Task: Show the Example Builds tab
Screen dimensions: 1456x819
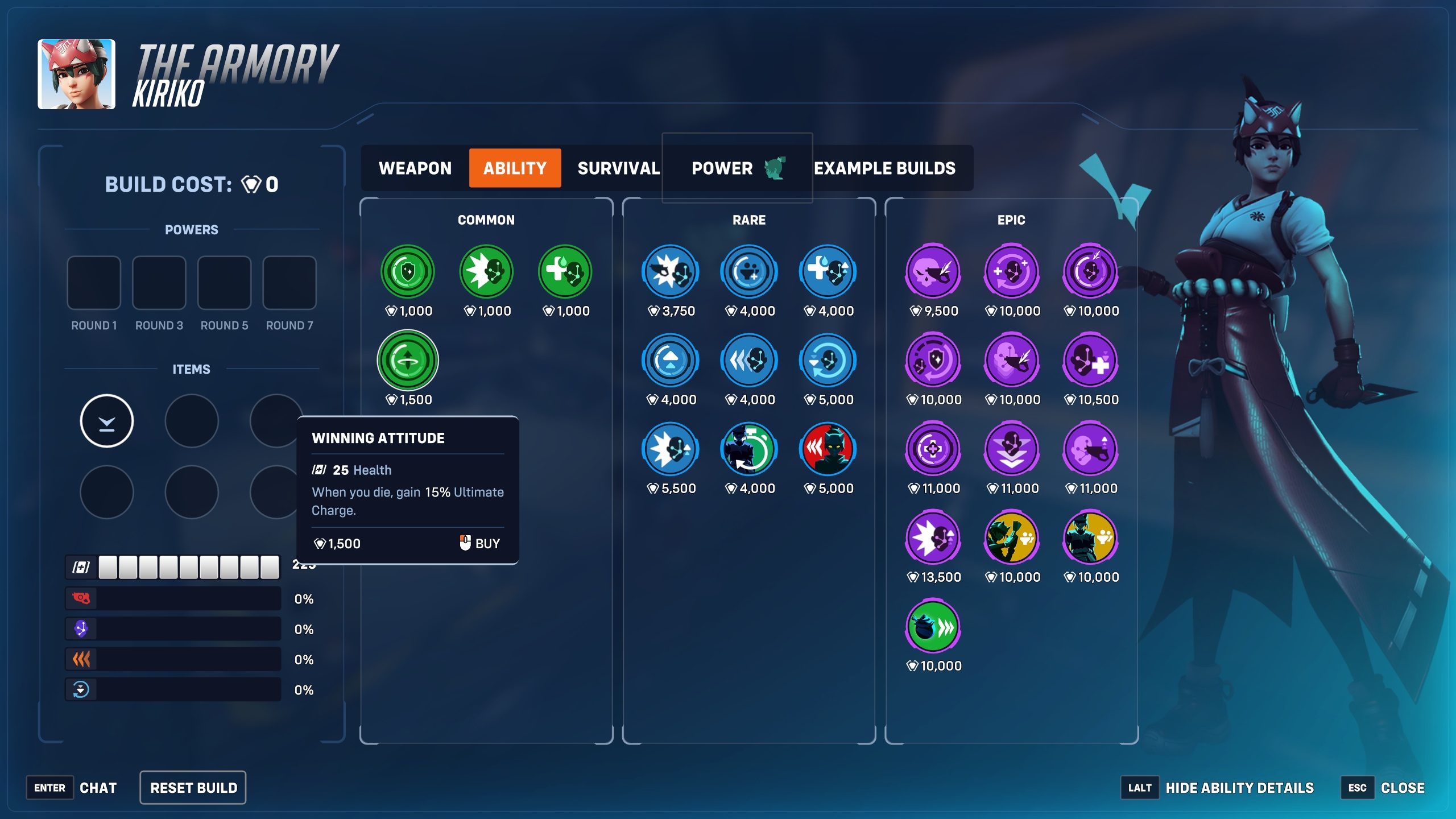Action: (884, 168)
